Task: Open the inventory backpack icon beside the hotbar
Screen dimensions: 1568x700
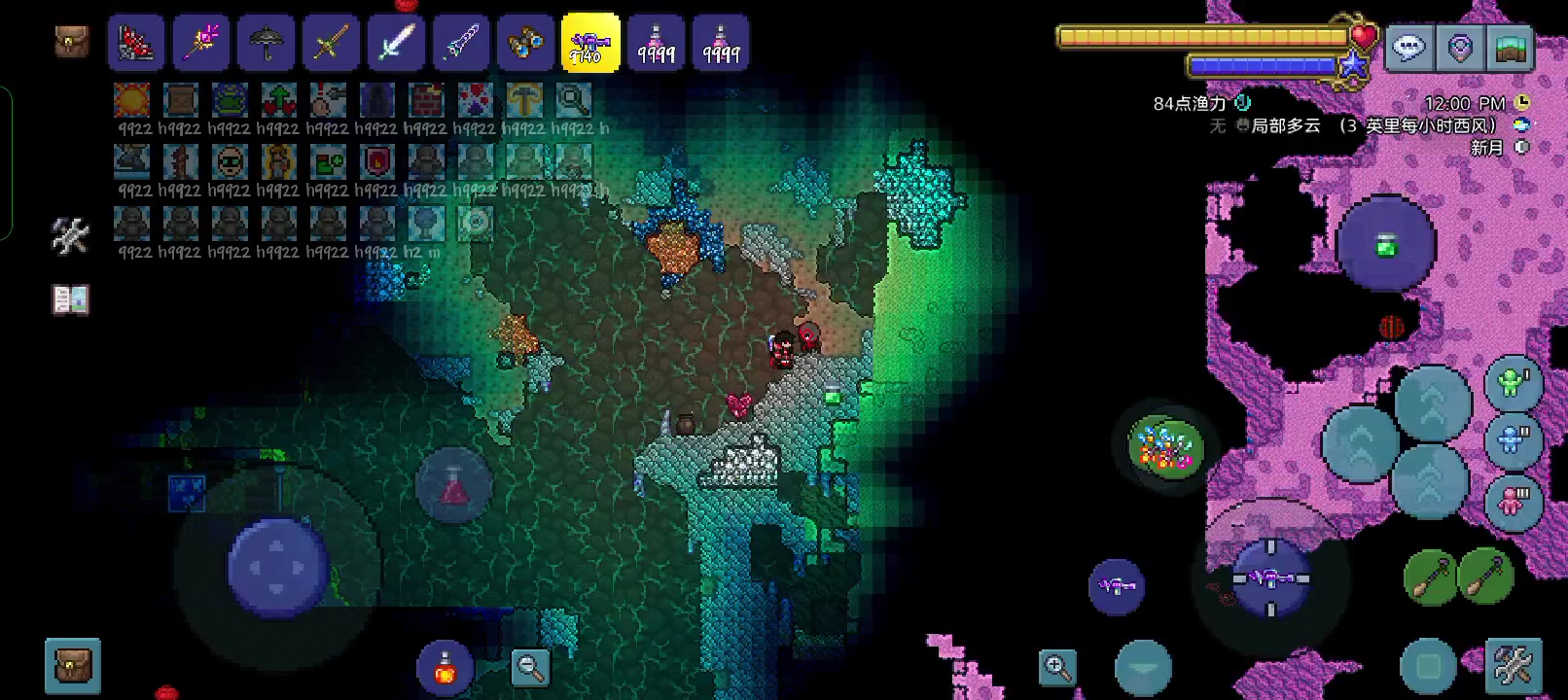Action: click(71, 42)
